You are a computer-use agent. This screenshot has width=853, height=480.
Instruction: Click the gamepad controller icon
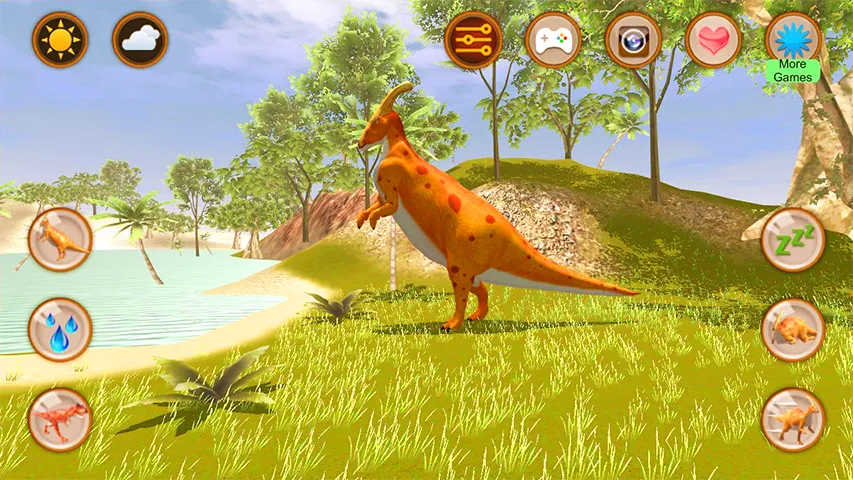(553, 40)
